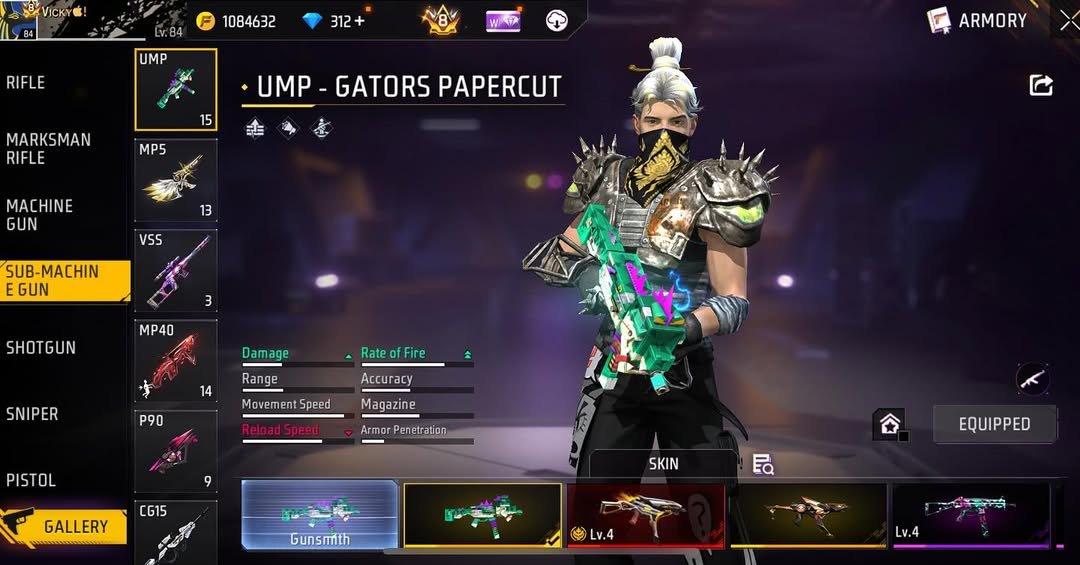Select the Machine Gun category
This screenshot has width=1080, height=565.
[40, 214]
